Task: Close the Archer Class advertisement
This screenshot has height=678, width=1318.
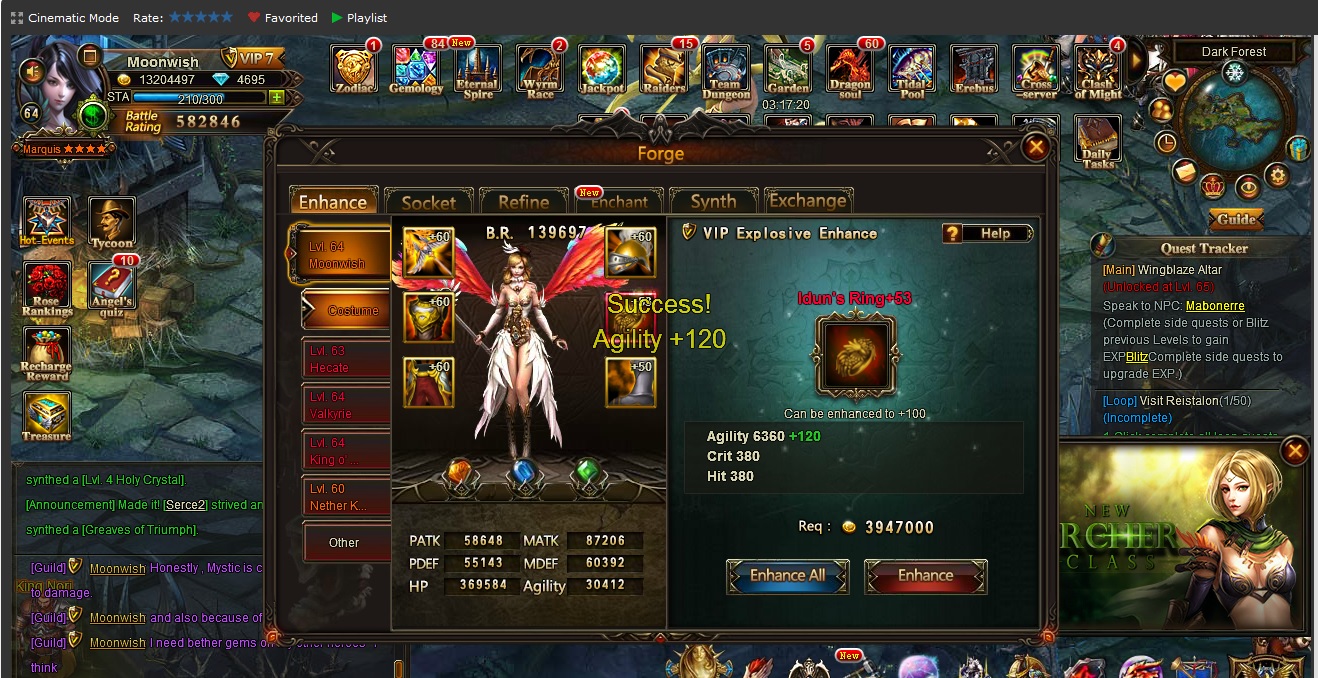Action: tap(1295, 452)
